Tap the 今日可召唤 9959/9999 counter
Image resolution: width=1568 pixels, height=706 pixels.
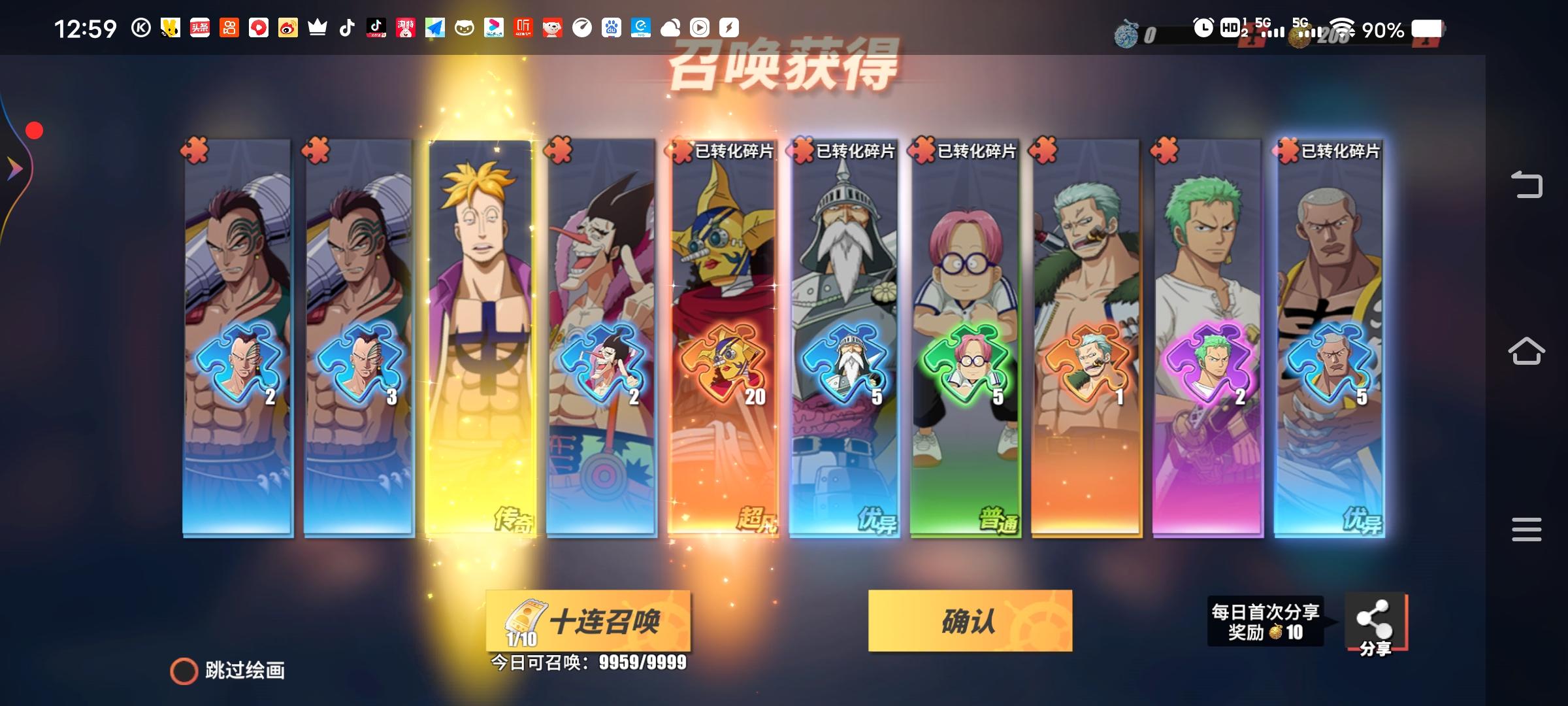587,662
